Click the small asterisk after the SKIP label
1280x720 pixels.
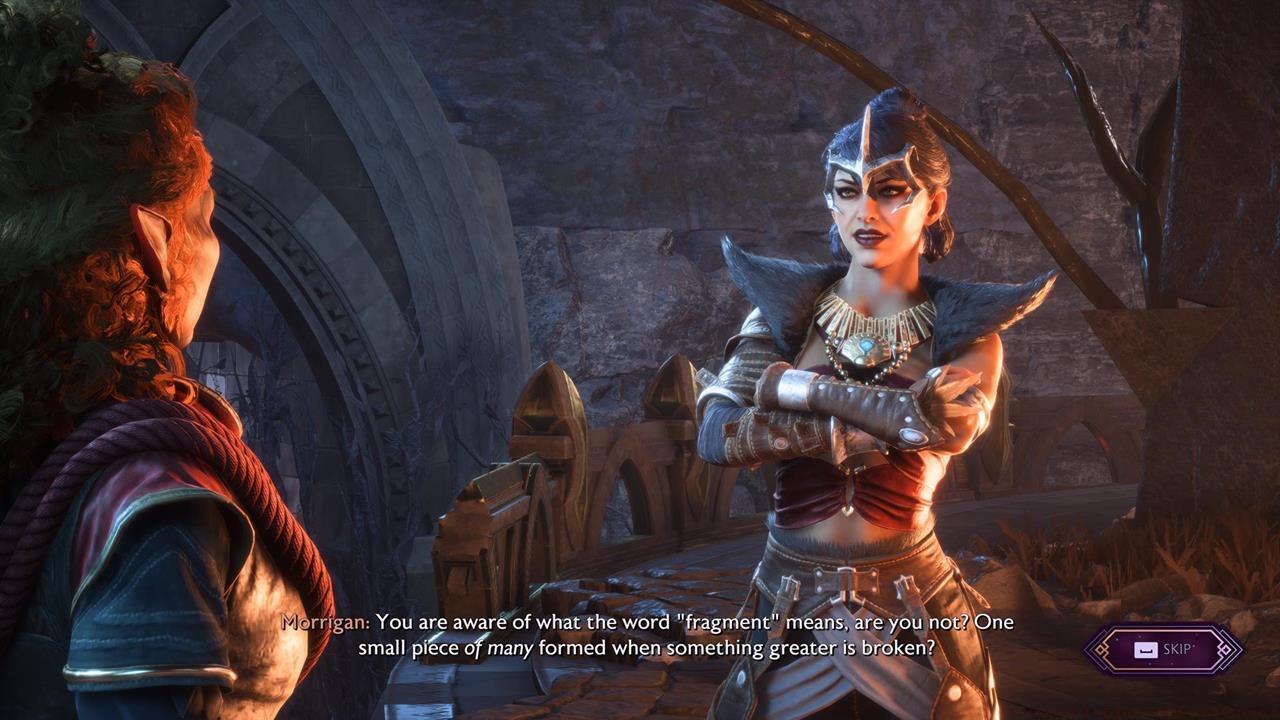[x=1194, y=645]
